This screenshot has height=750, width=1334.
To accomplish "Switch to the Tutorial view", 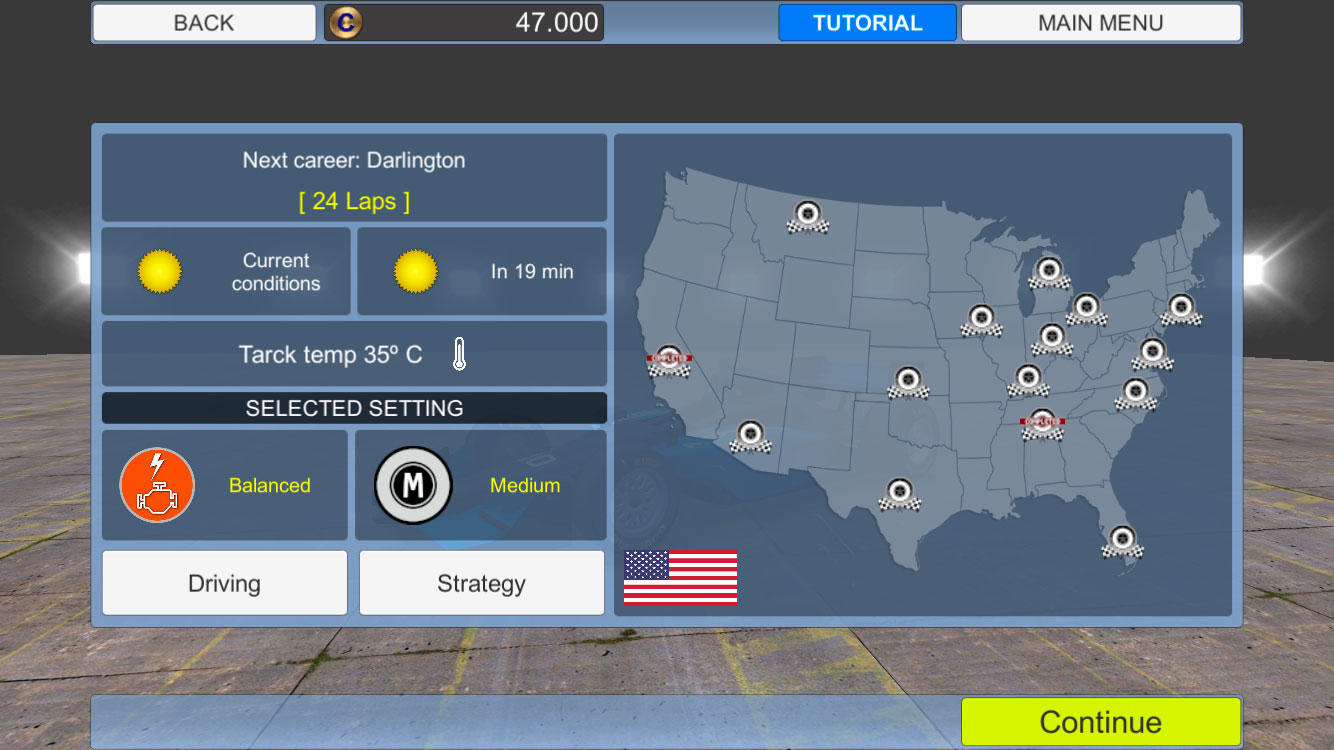I will tap(866, 21).
